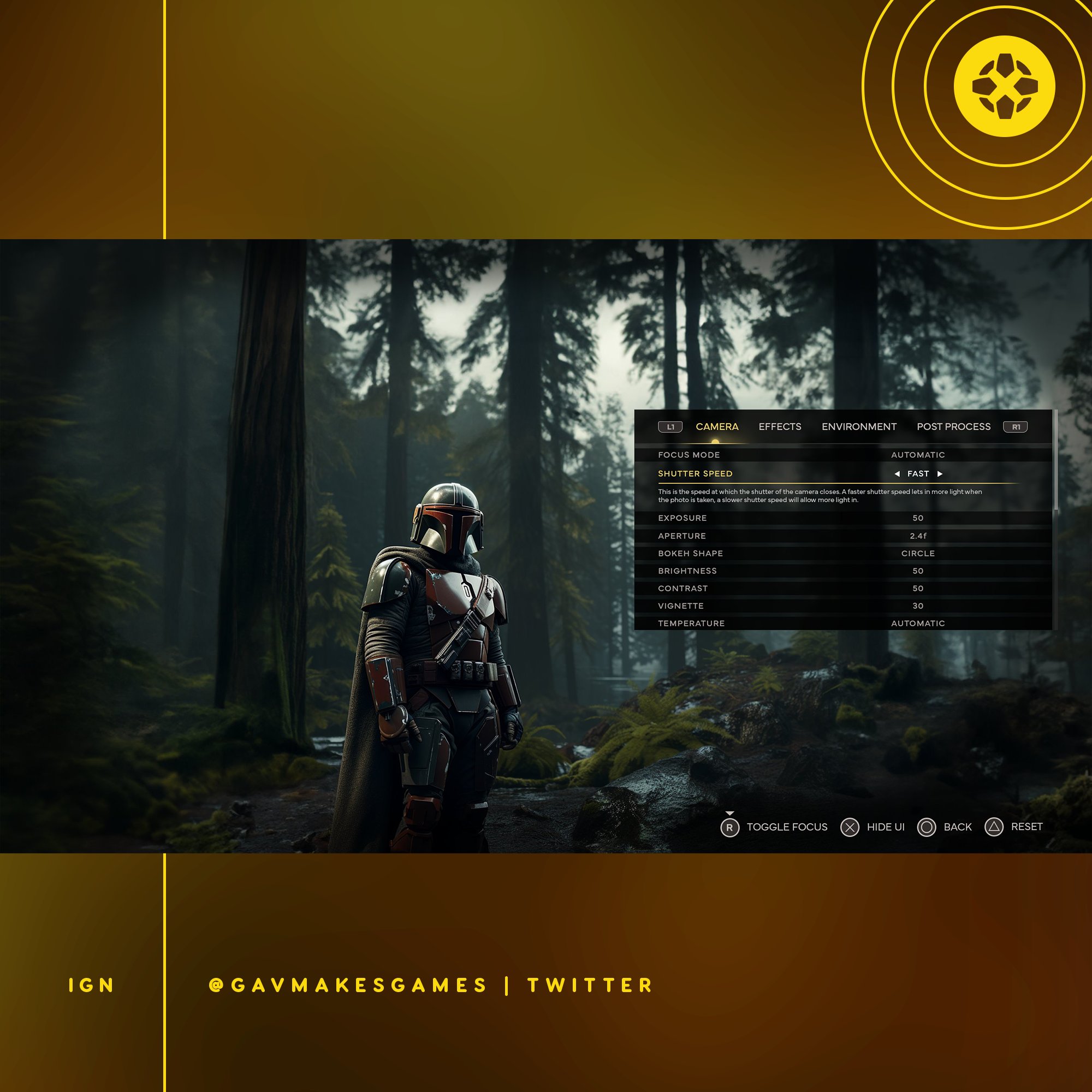Click the R1 shoulder button icon
The width and height of the screenshot is (1092, 1092).
1014,427
